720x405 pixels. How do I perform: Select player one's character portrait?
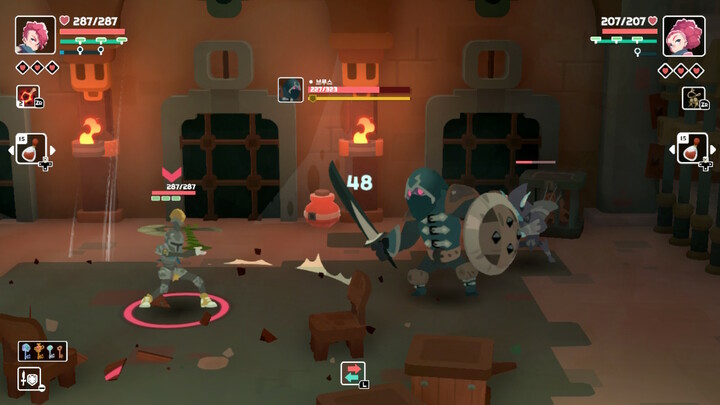pos(35,35)
